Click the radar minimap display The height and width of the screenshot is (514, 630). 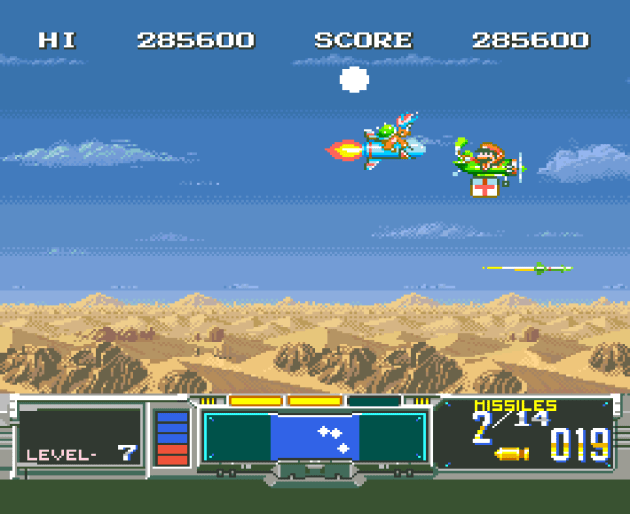(315, 437)
